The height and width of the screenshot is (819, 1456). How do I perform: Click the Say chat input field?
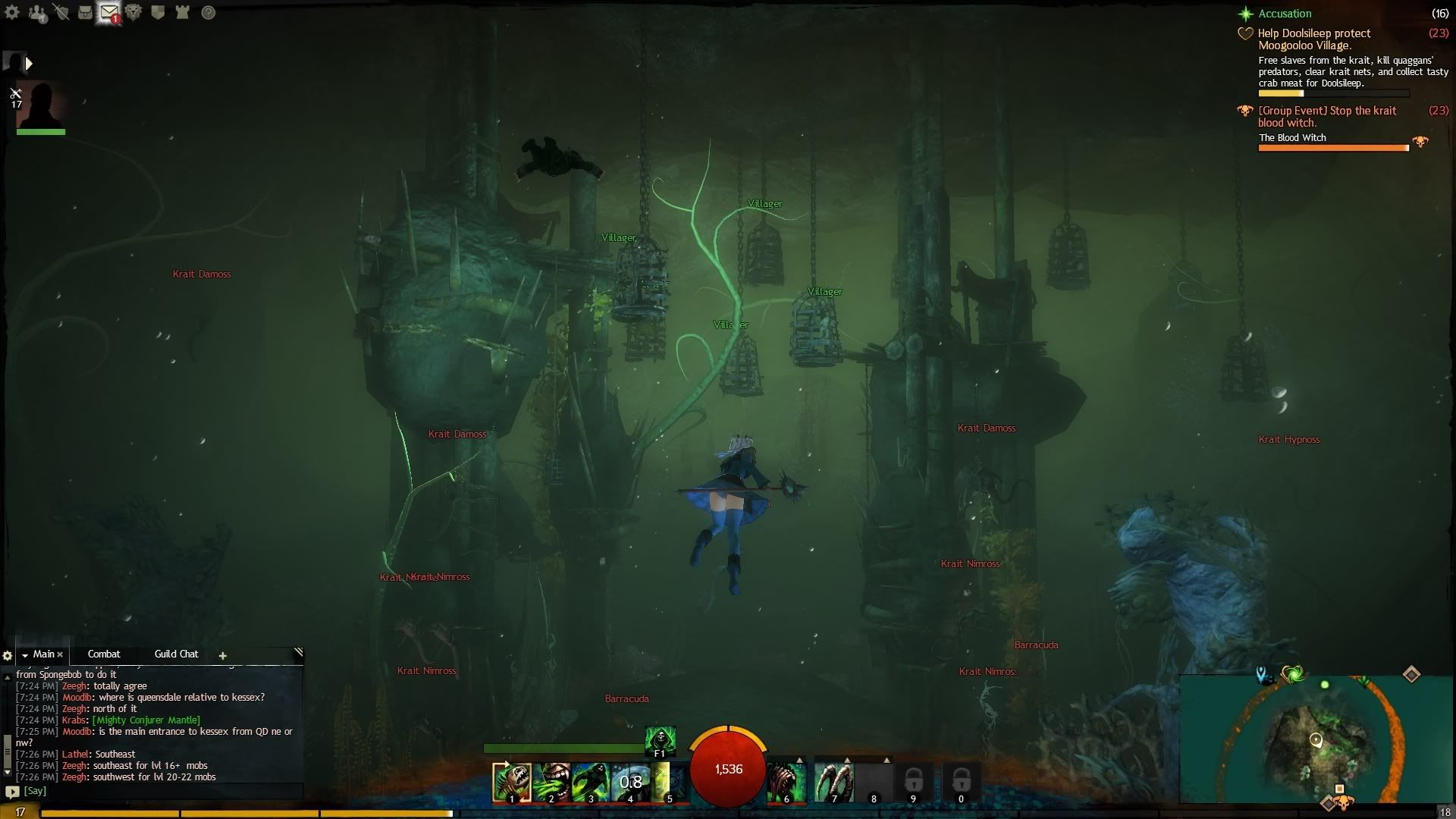pos(152,790)
